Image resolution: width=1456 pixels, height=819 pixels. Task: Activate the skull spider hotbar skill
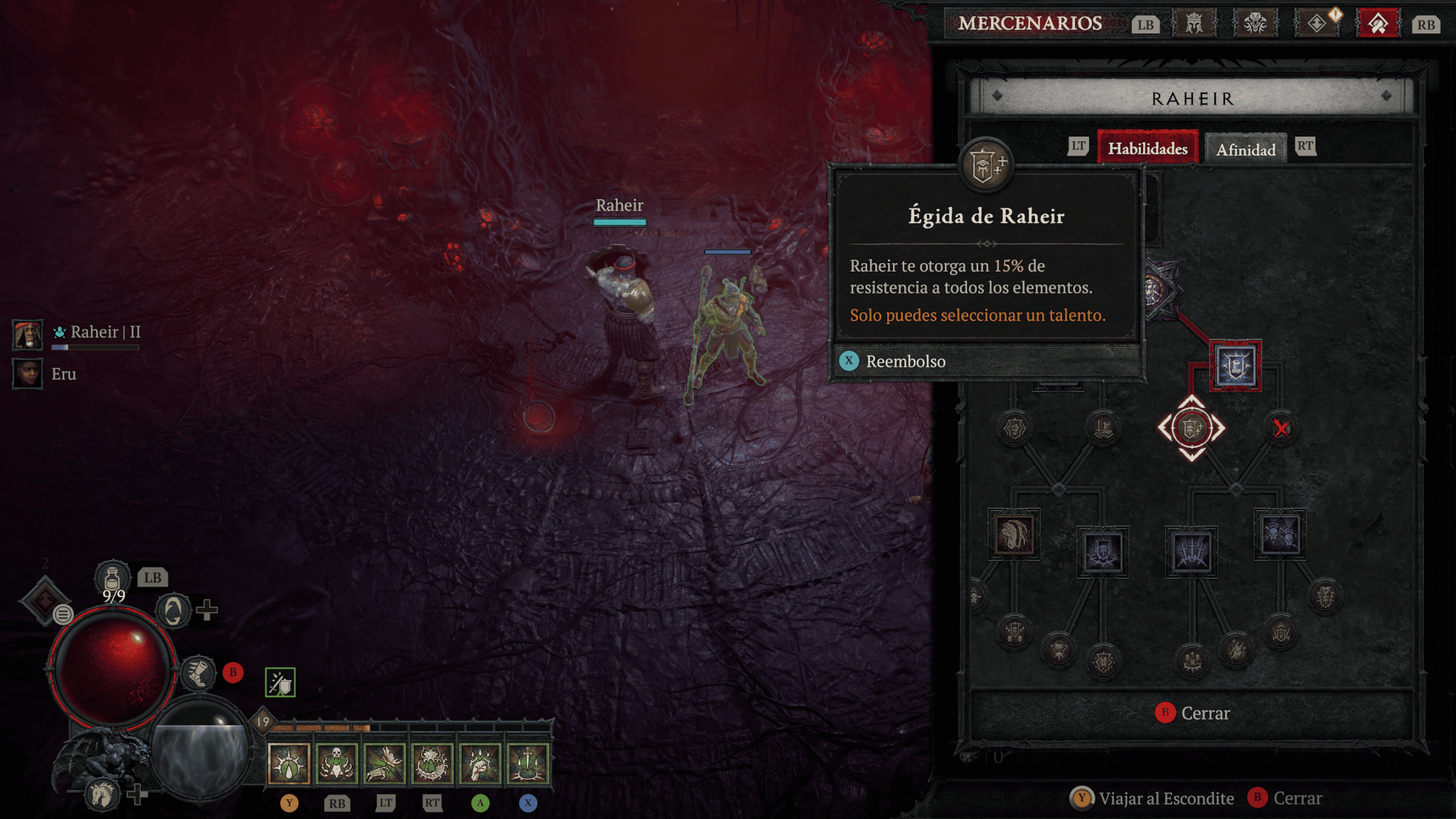click(x=336, y=764)
